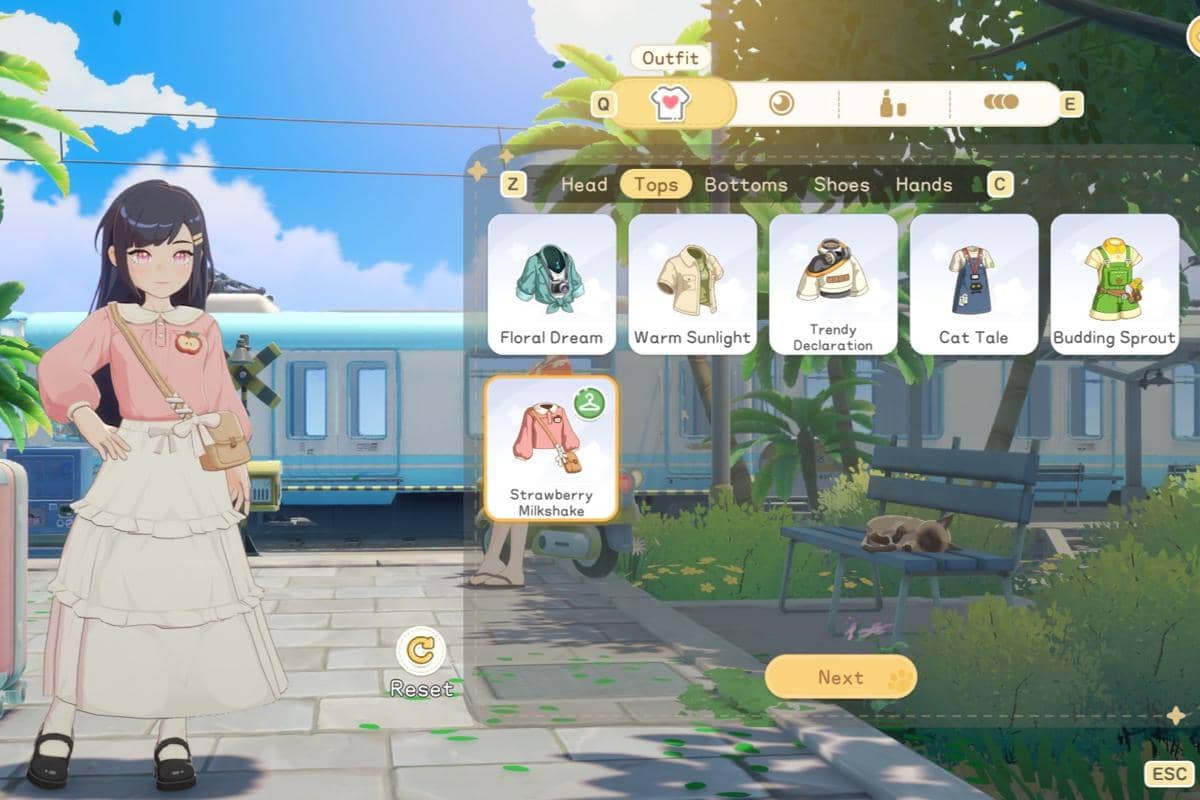
Task: Select the Strawberry Milkshake top
Action: (x=551, y=449)
